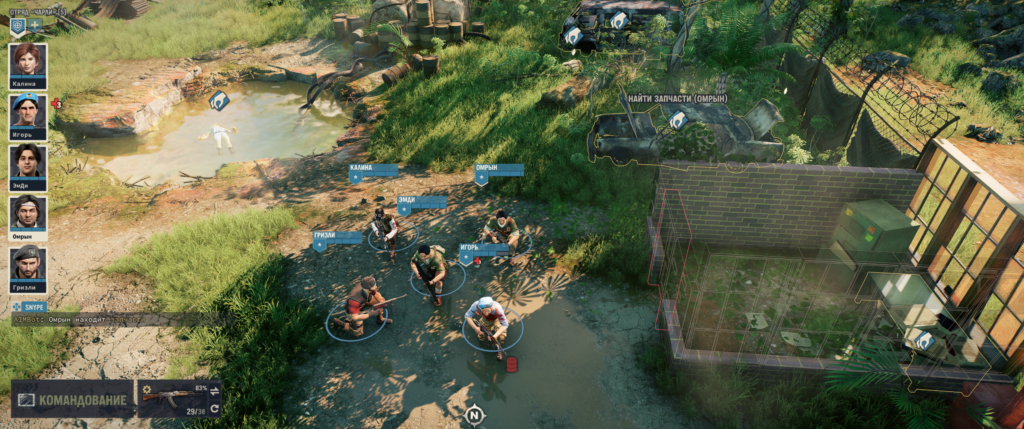This screenshot has height=429, width=1024.
Task: Select Омрын's portrait in the squad list
Action: coord(28,211)
